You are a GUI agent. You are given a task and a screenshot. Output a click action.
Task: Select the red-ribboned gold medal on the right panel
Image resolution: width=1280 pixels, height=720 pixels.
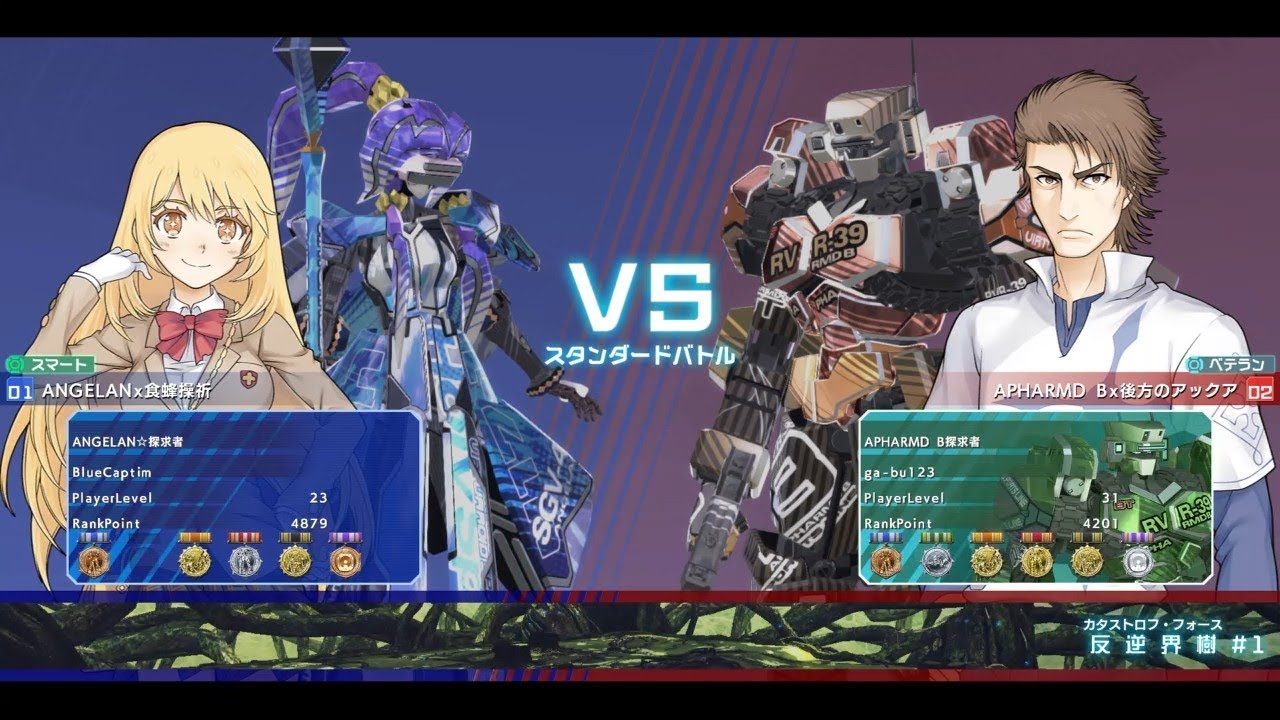point(1036,560)
